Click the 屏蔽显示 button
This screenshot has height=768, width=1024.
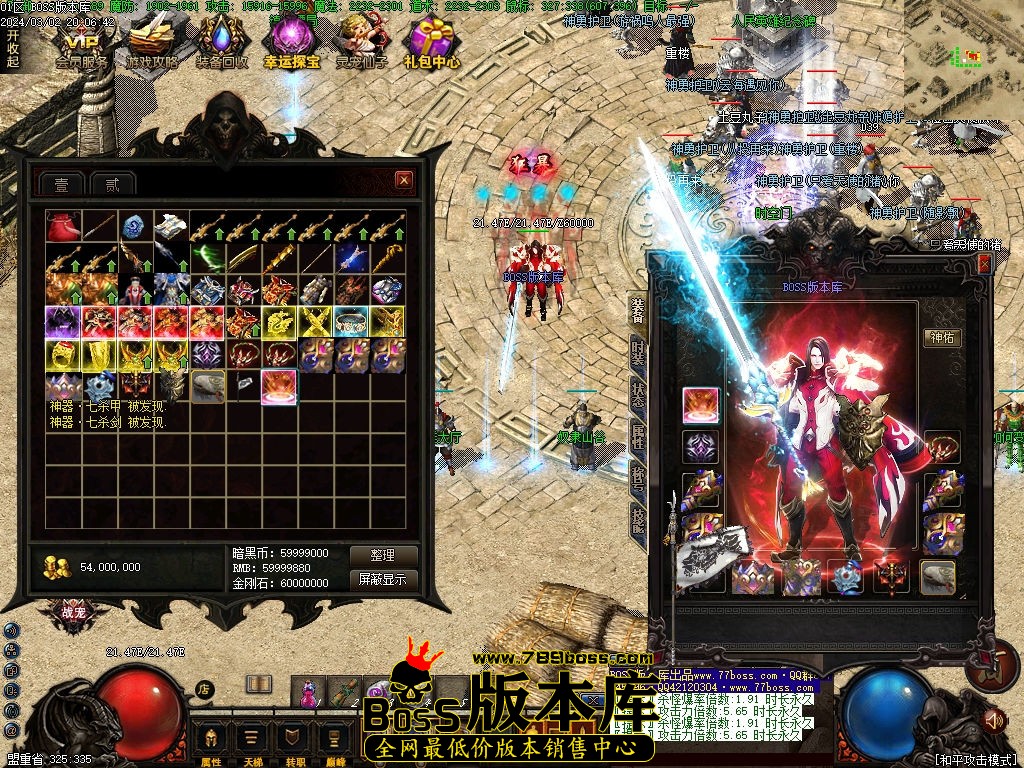[382, 579]
